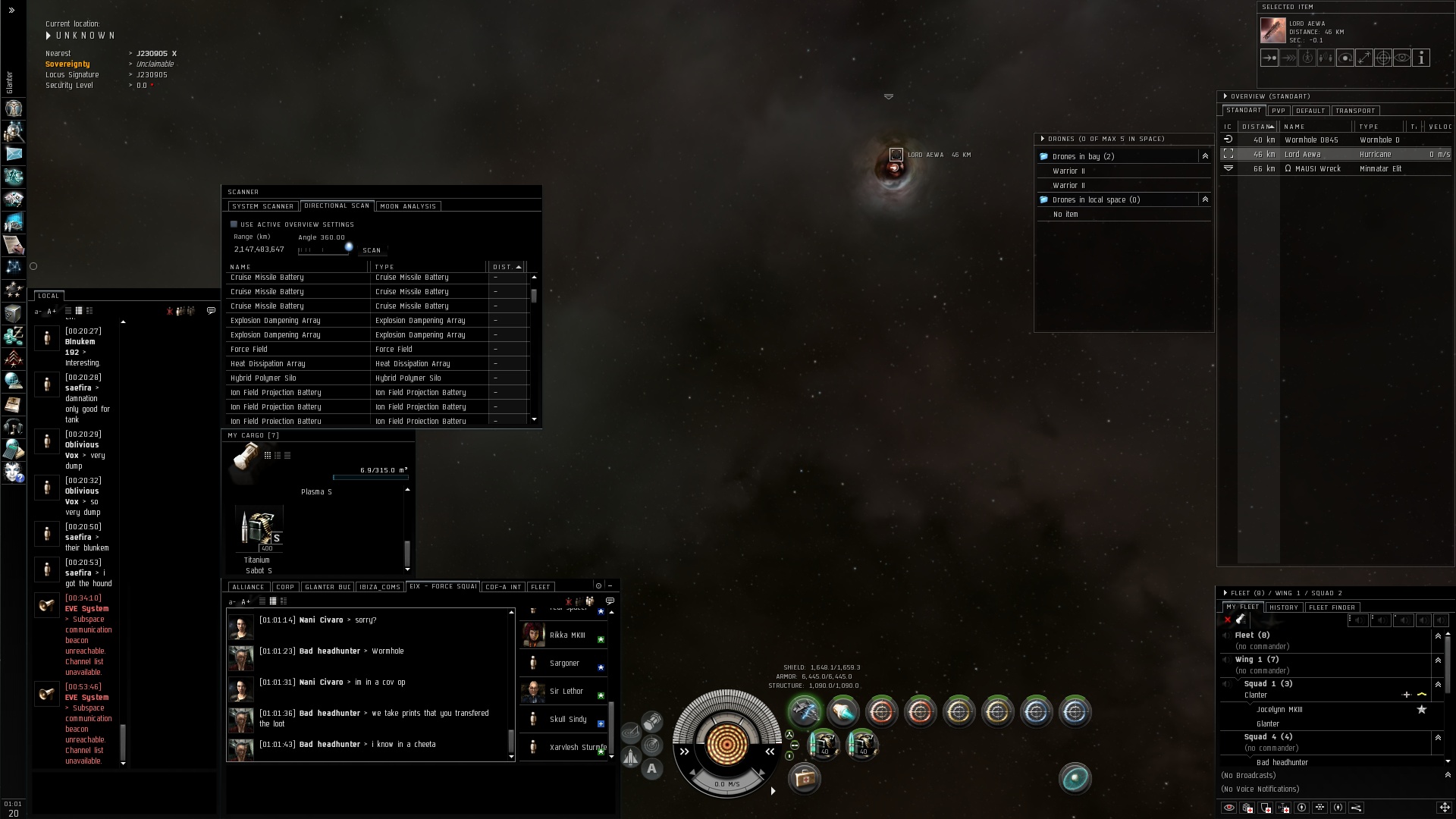Collapse the Drones in bay group
The width and height of the screenshot is (1456, 819).
(1205, 156)
